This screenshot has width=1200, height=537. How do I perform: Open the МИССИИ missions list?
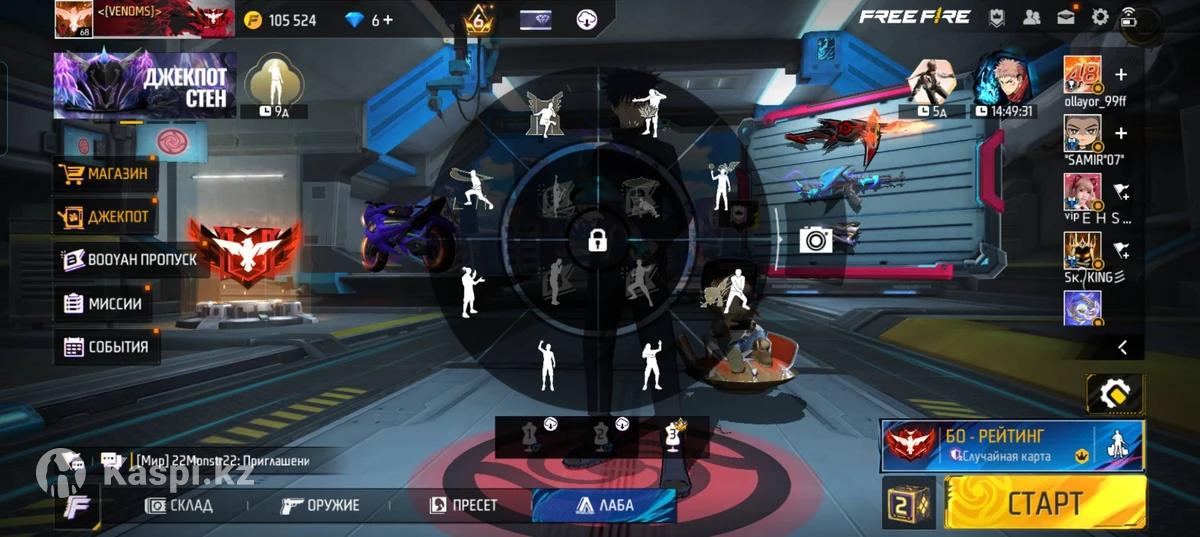click(x=104, y=304)
